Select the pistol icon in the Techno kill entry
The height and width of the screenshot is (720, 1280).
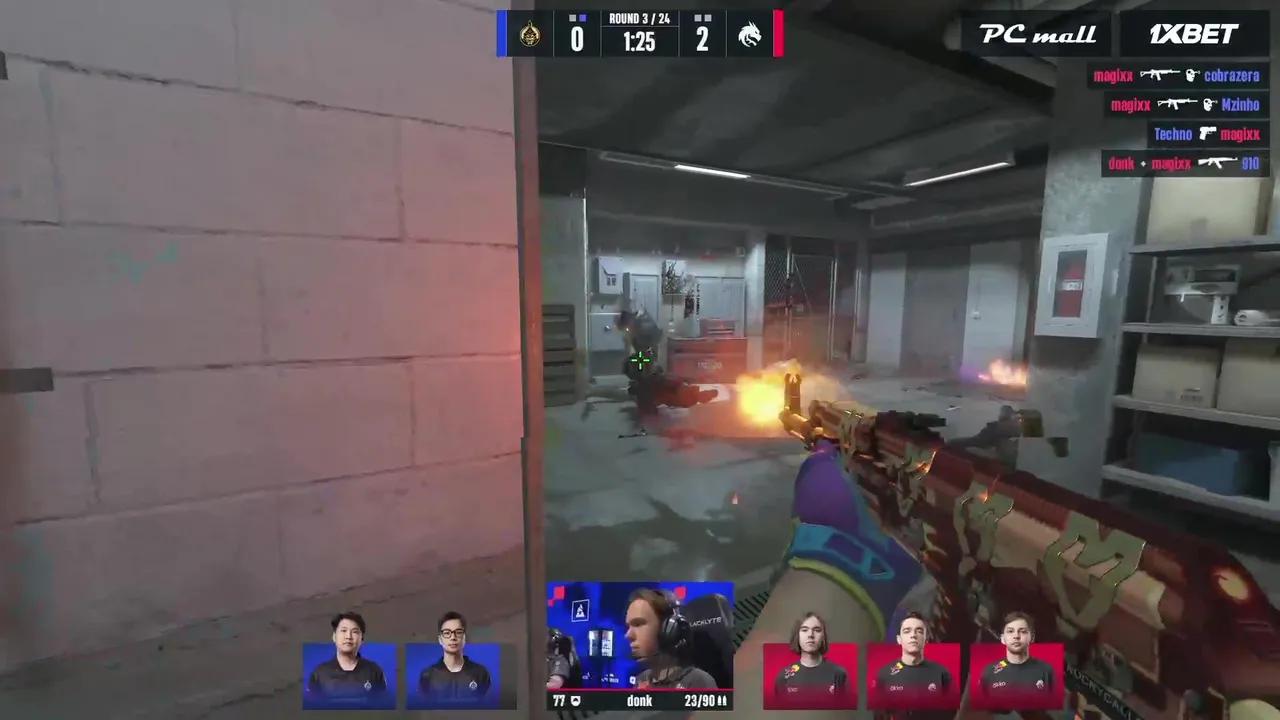point(1207,133)
